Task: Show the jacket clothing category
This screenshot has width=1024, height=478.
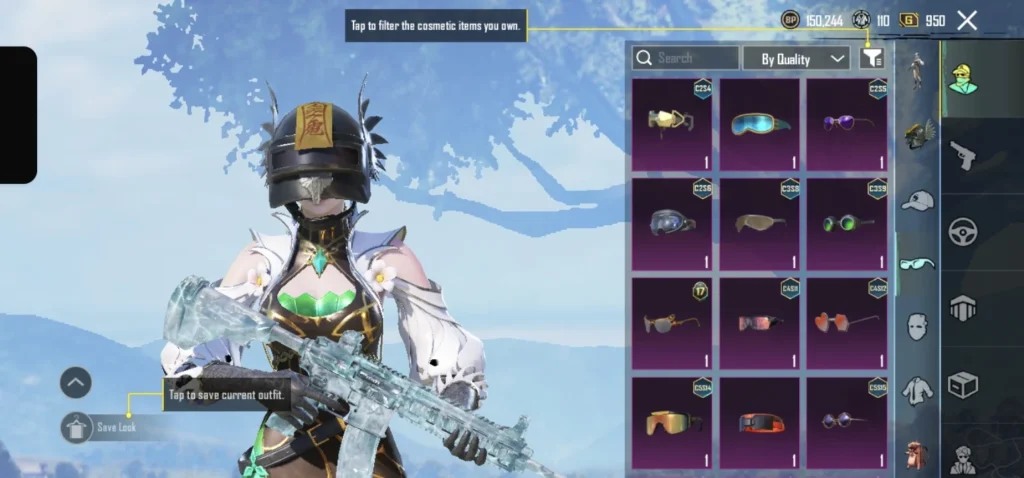Action: tap(917, 390)
